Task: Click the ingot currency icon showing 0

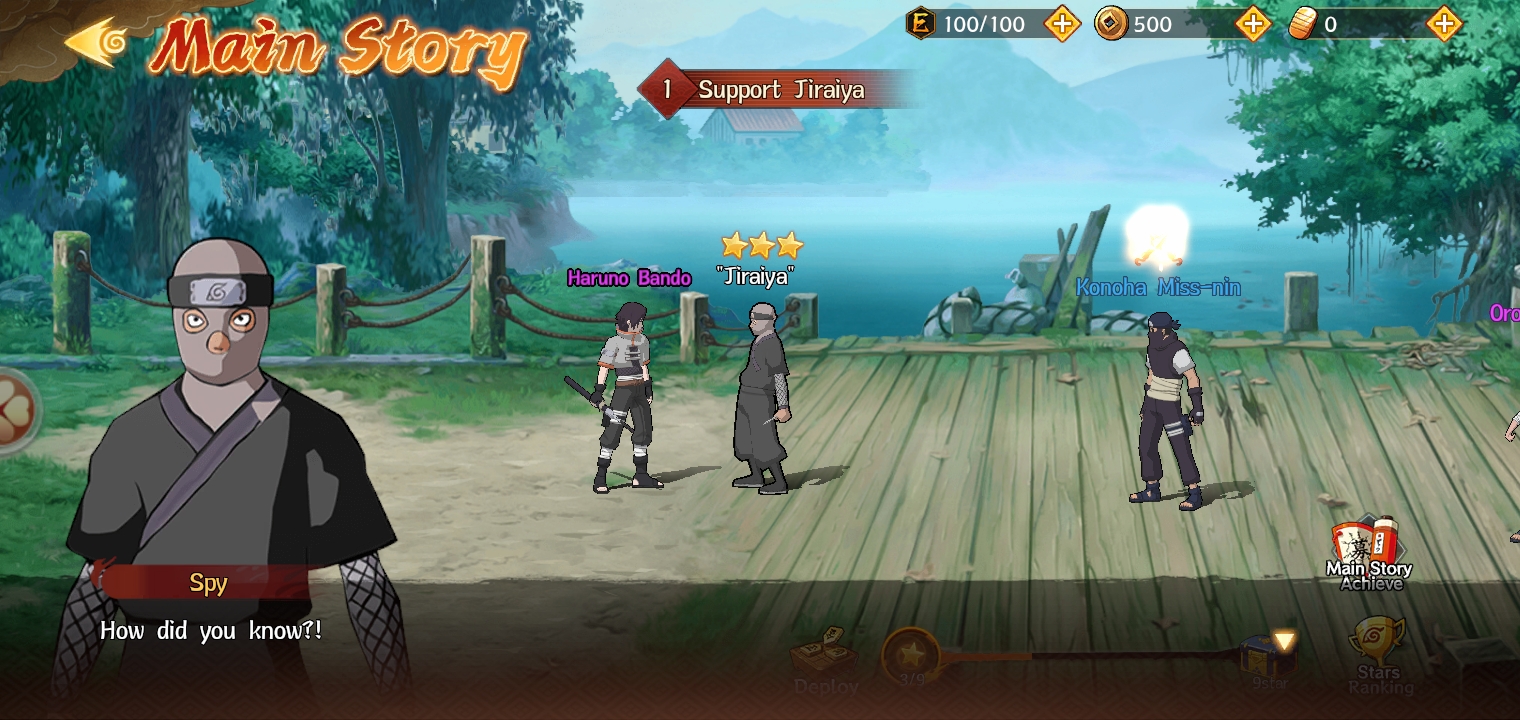Action: pyautogui.click(x=1301, y=22)
